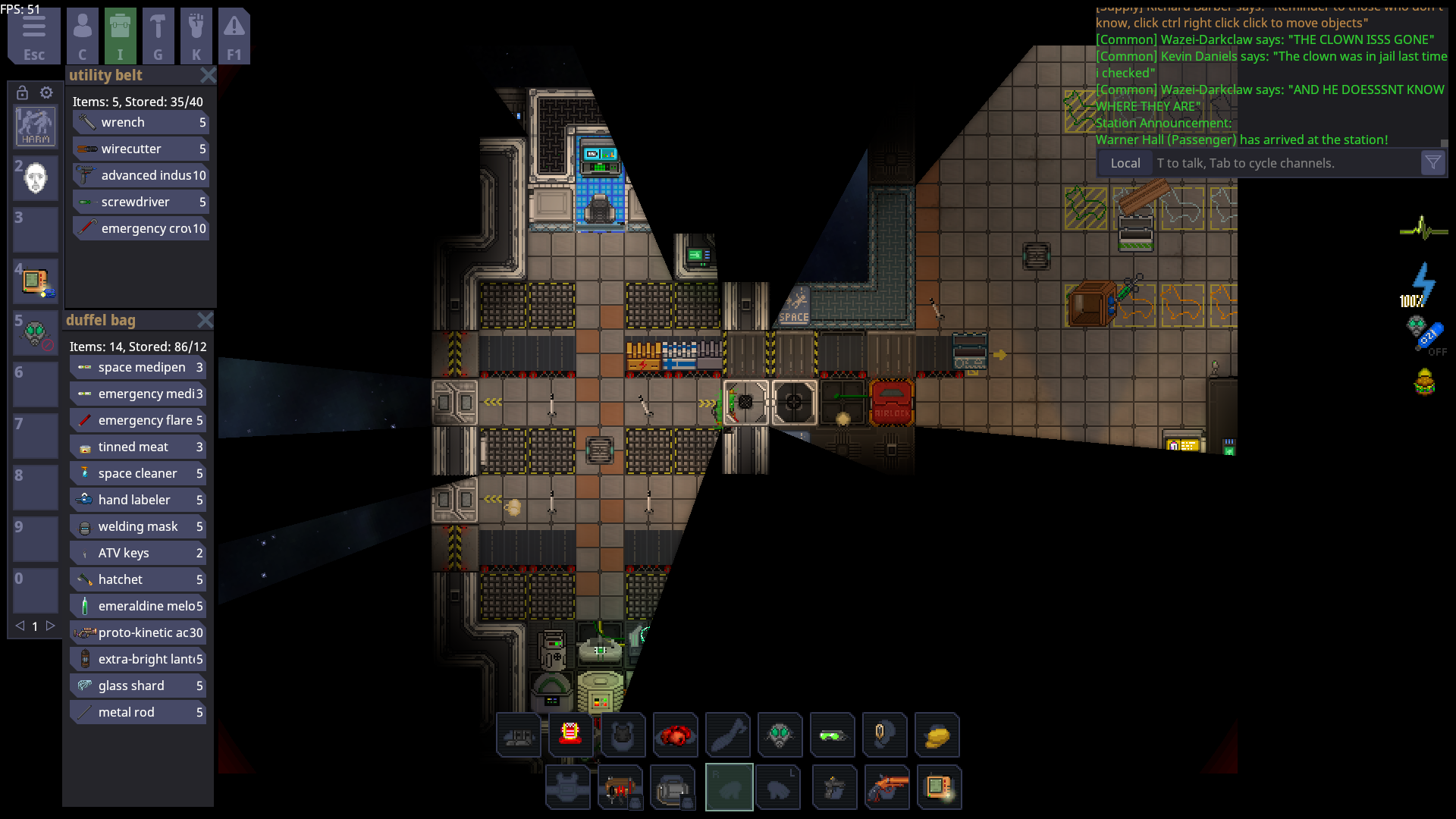Close the utility belt window

208,75
